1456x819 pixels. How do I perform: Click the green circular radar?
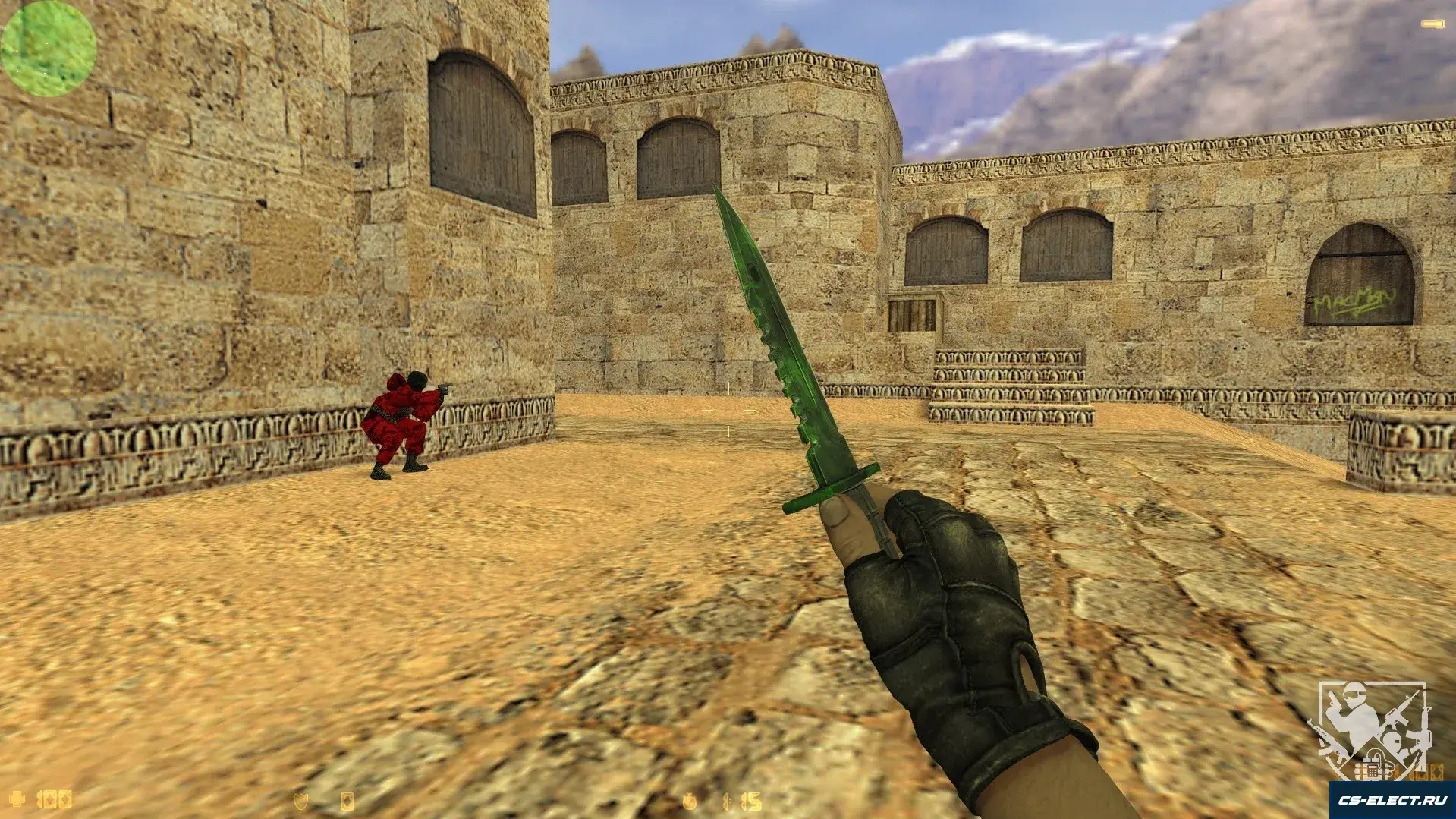pyautogui.click(x=49, y=49)
